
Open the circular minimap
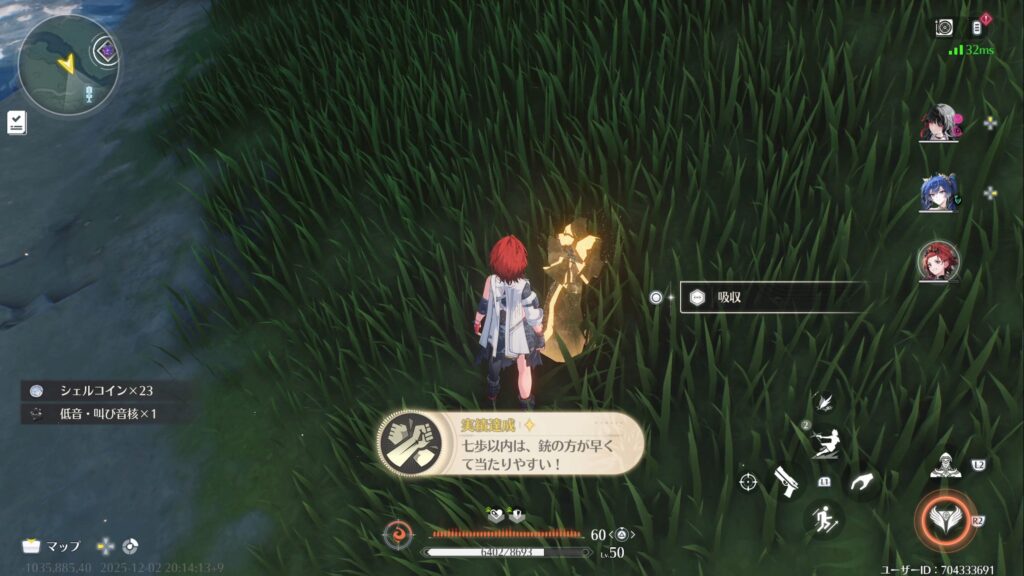point(68,63)
